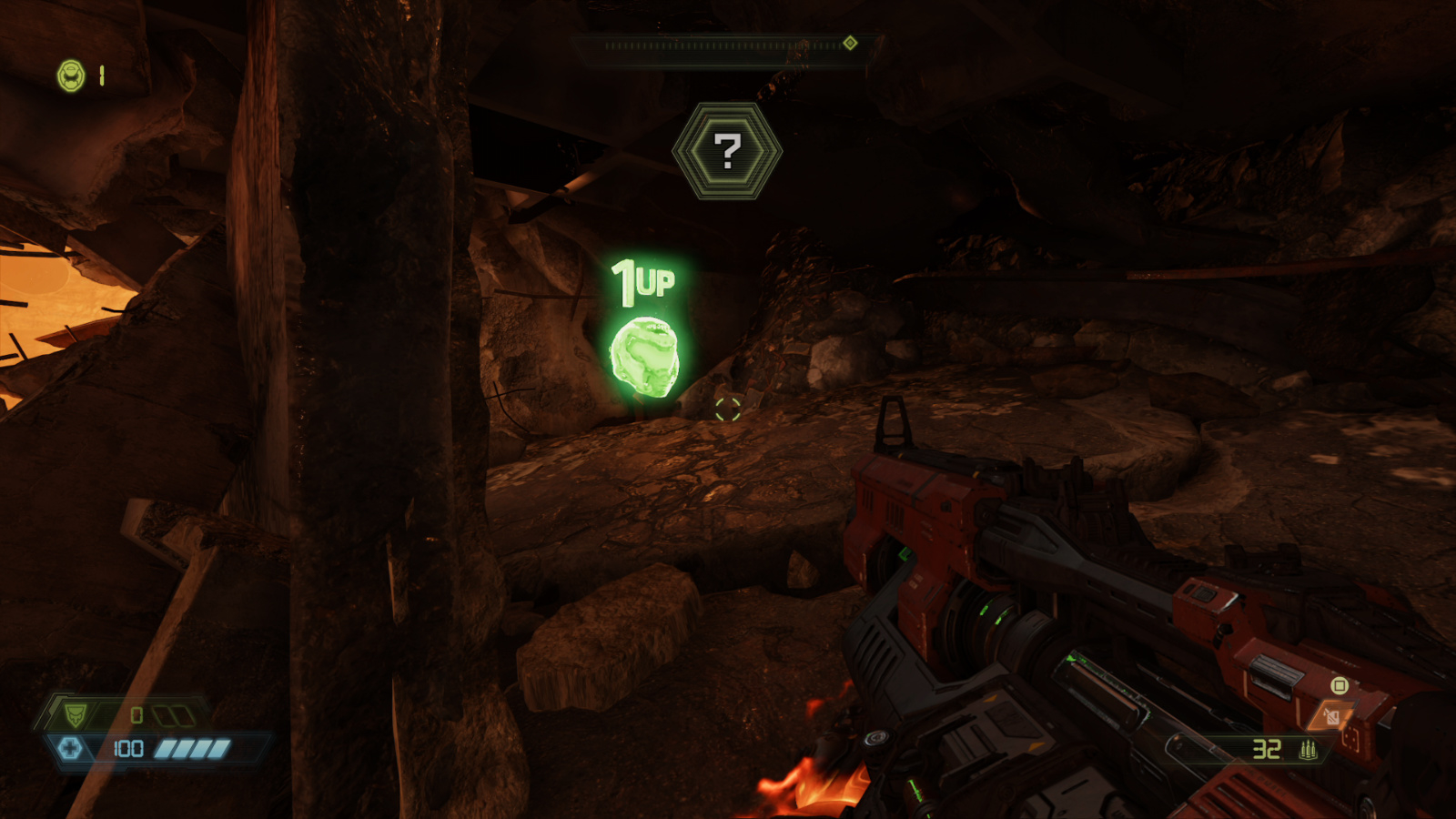
Task: Select the blue health cross icon
Action: [x=70, y=748]
